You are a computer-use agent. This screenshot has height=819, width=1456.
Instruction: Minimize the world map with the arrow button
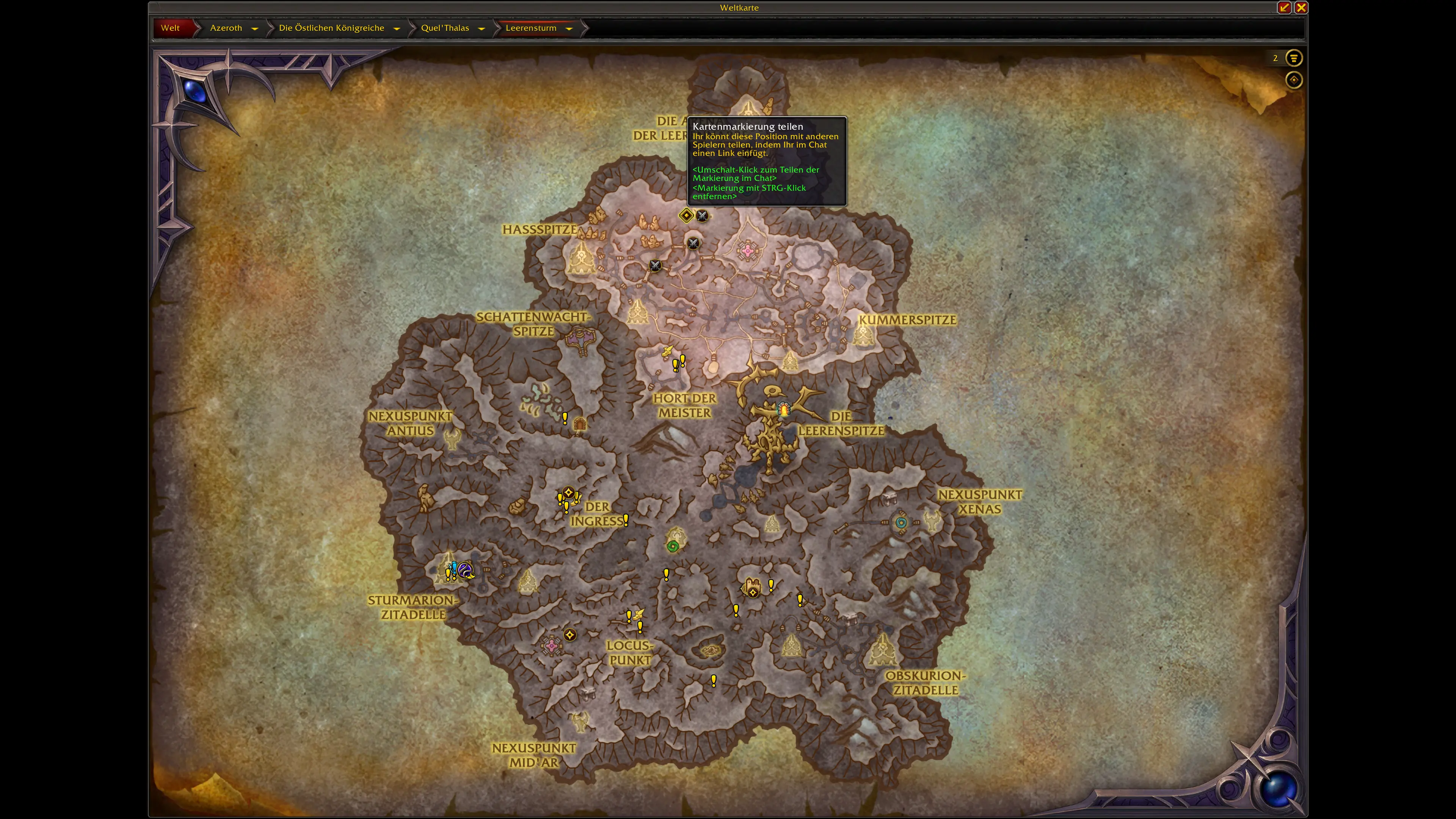(1284, 7)
